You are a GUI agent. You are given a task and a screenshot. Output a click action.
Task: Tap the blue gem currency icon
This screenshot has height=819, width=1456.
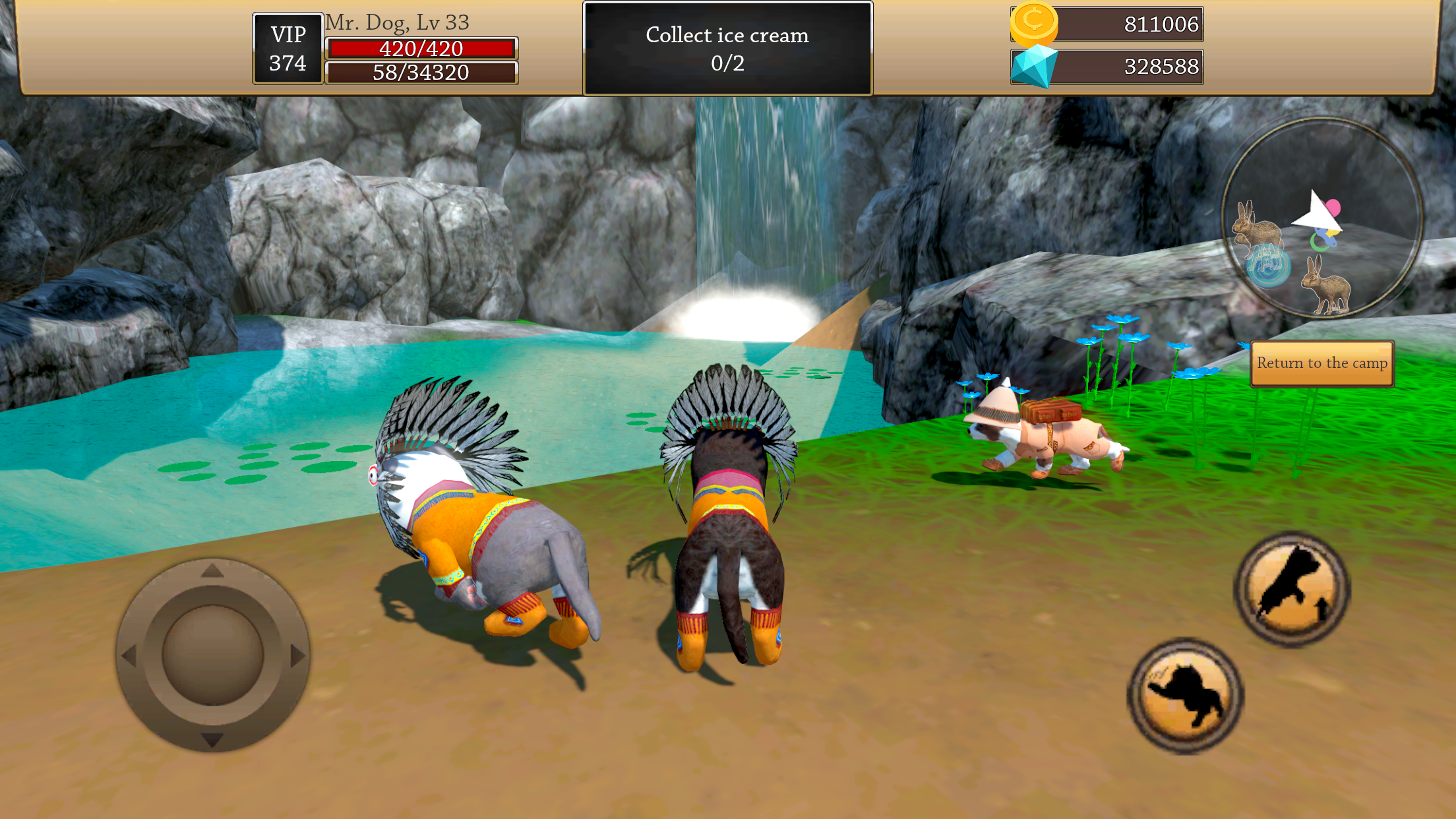pyautogui.click(x=1033, y=66)
